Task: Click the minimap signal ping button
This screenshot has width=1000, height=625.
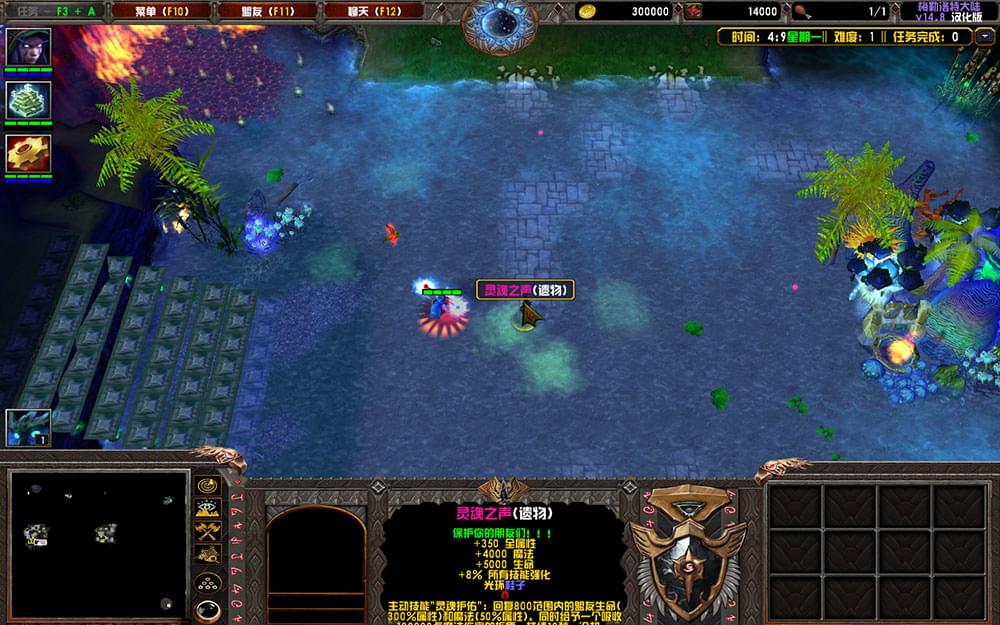Action: pos(207,486)
